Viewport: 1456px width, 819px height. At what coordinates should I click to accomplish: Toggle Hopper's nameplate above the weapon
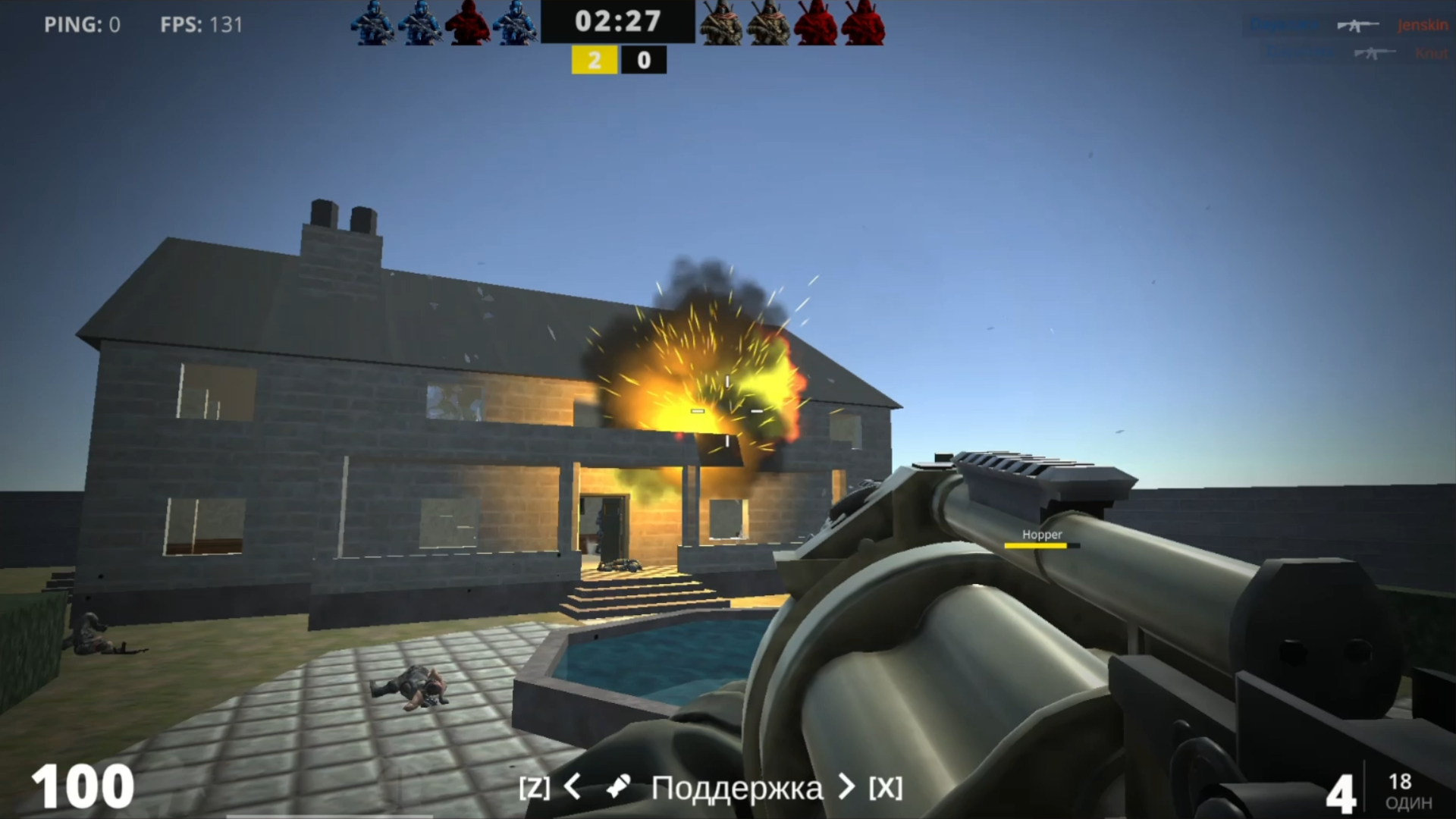tap(1042, 535)
